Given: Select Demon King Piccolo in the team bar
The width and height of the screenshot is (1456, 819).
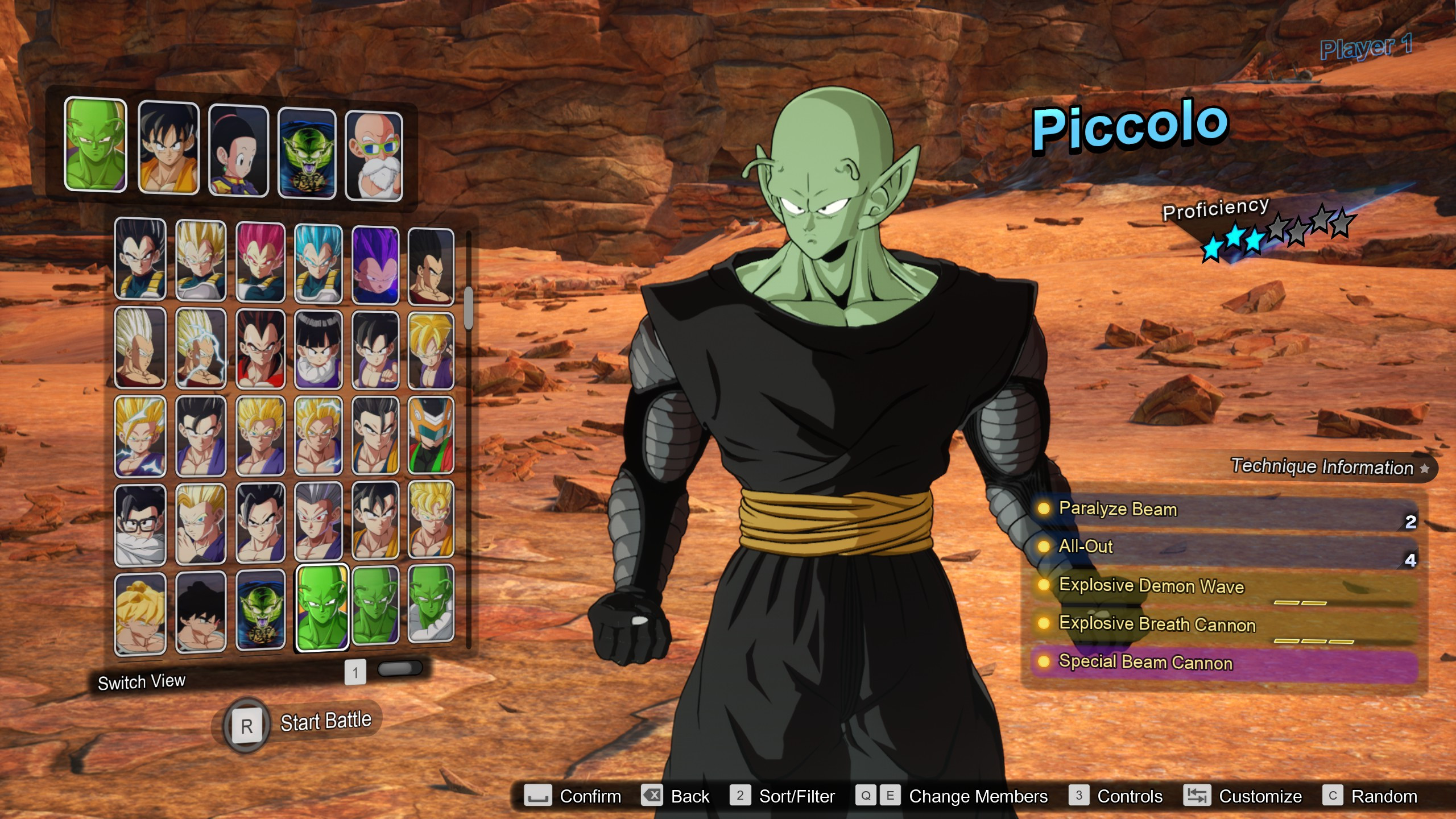Looking at the screenshot, I should click(x=308, y=151).
